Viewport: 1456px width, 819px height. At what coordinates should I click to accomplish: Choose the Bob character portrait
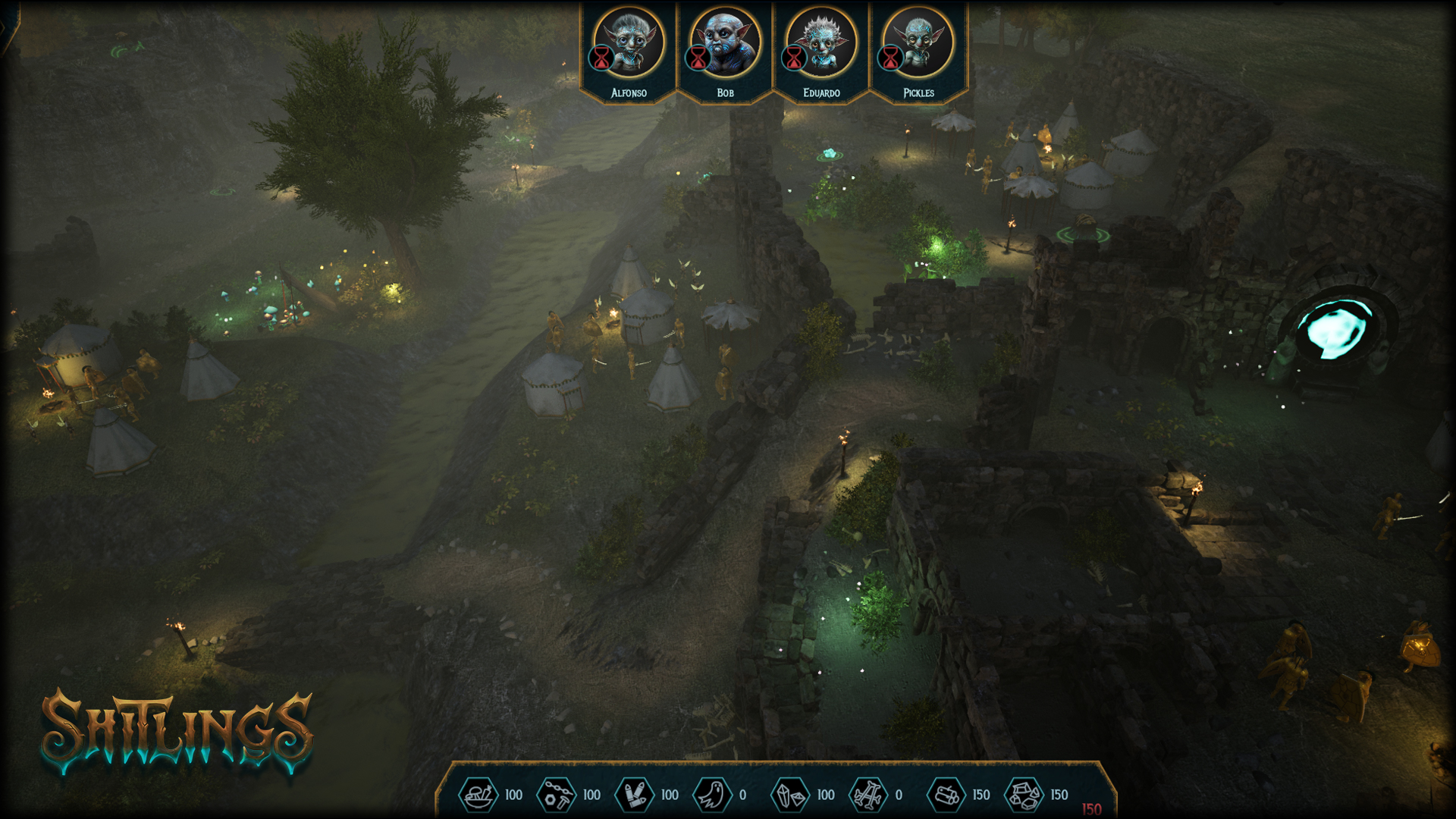(725, 43)
